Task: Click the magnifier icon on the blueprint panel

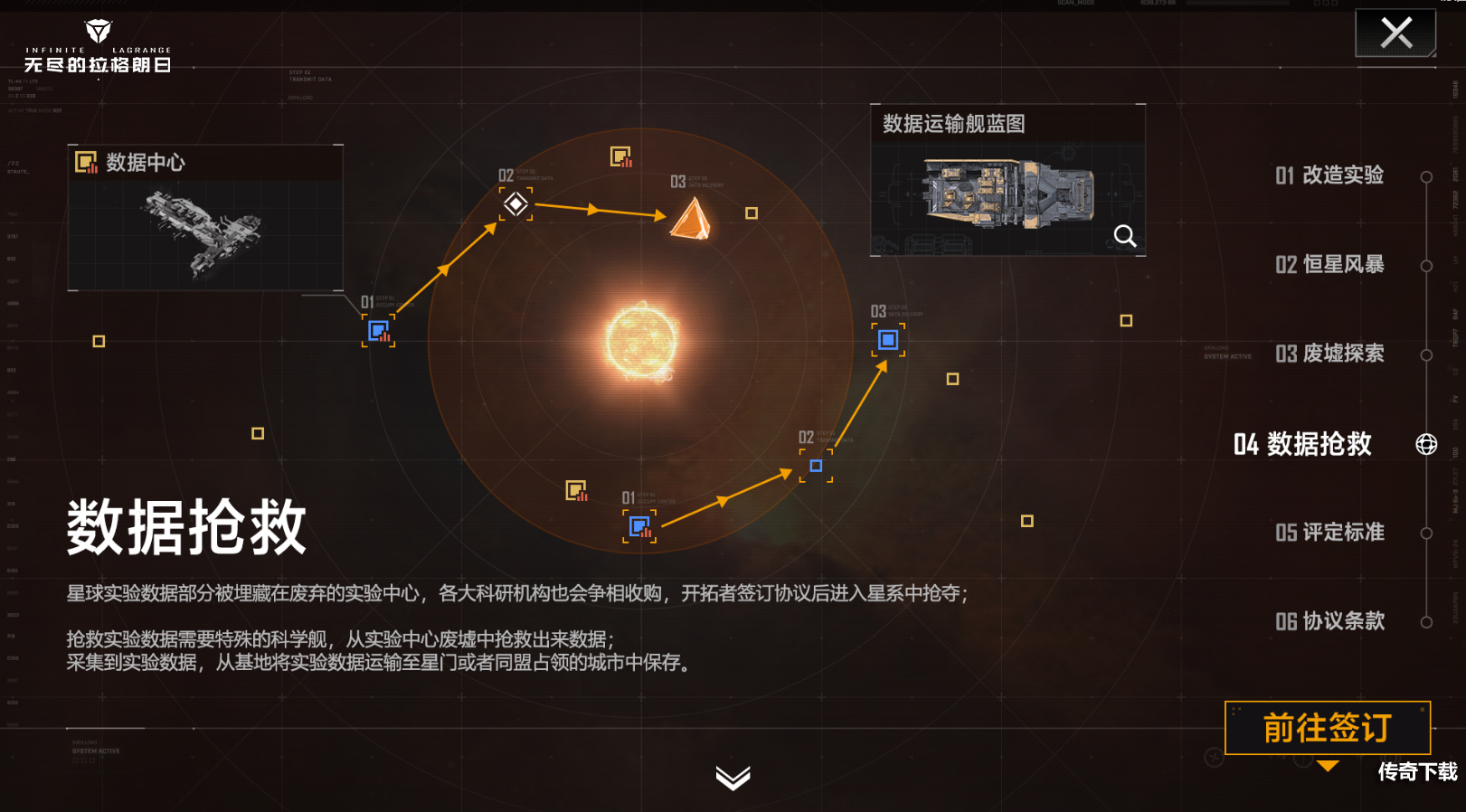Action: [x=1125, y=236]
